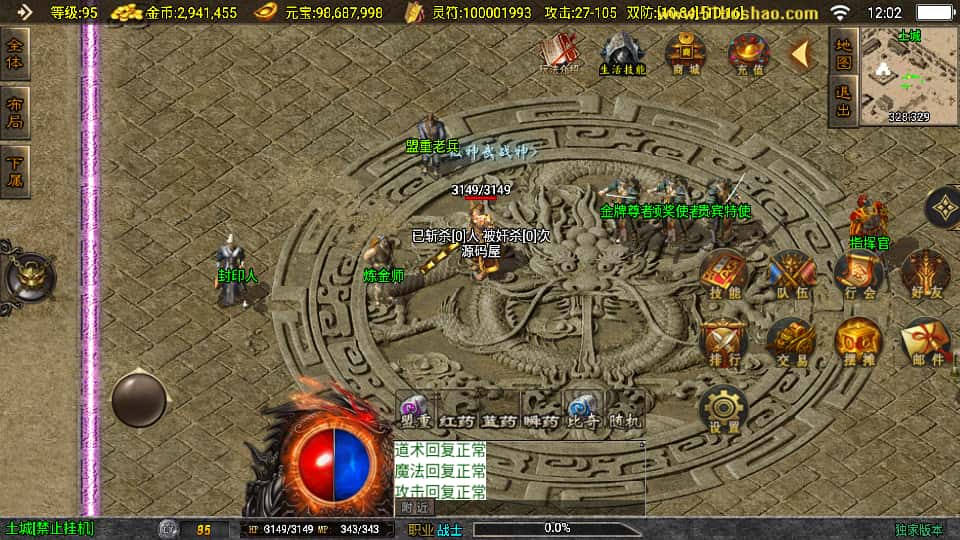Use the 比奇 teleport scroll slot
Screen dimensions: 960x540
point(580,411)
